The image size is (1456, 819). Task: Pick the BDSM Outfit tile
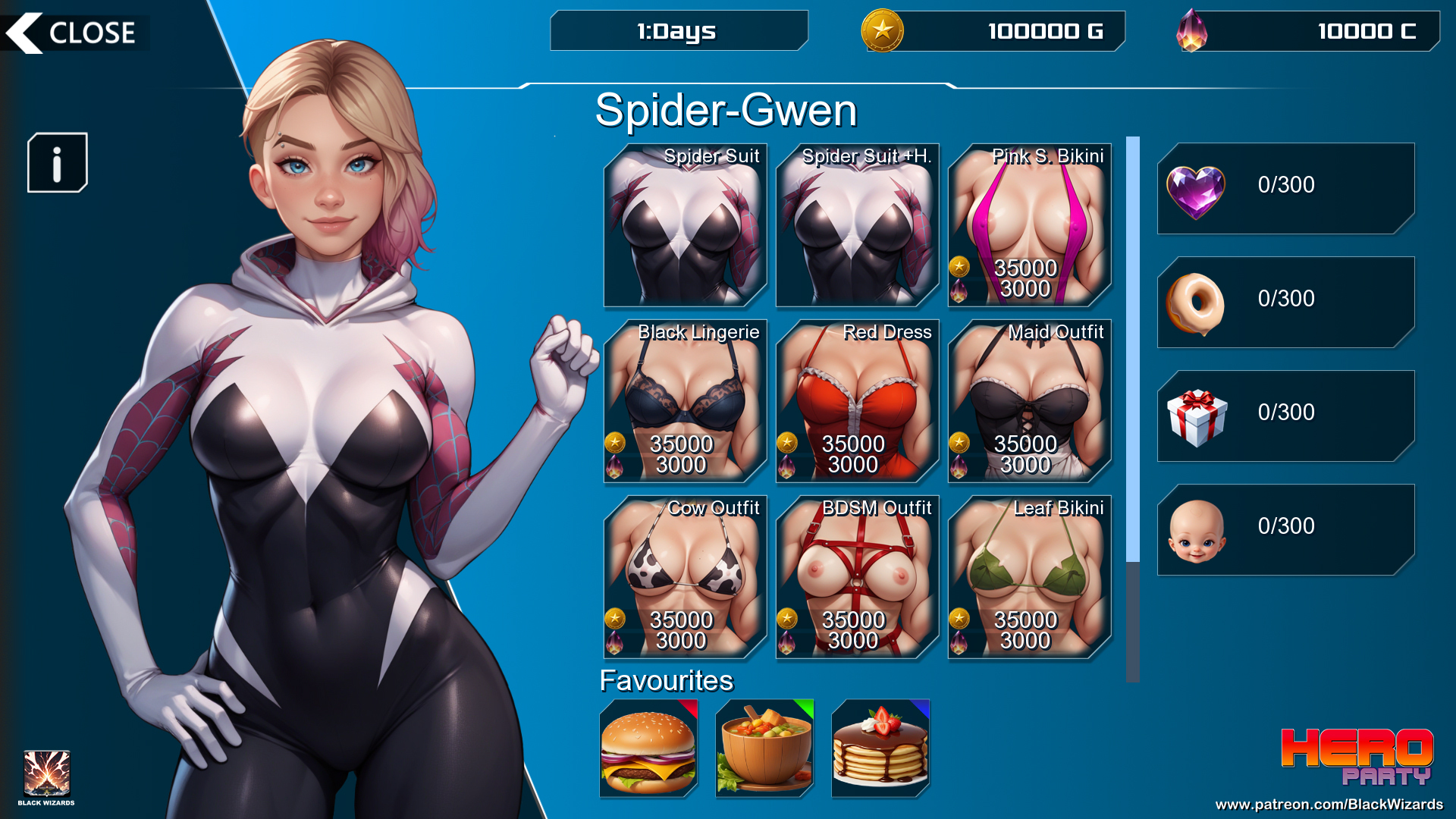coord(857,578)
